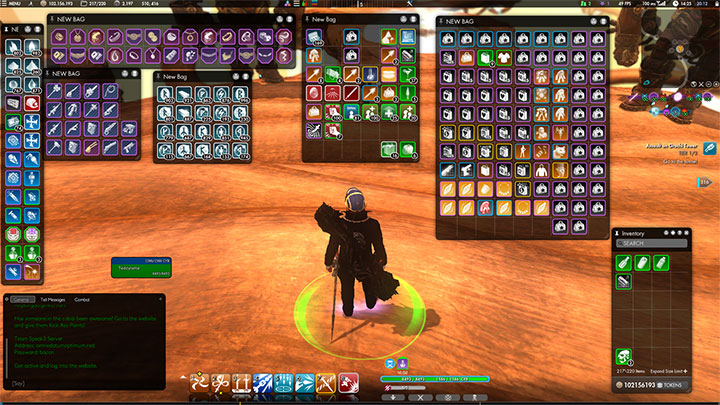The height and width of the screenshot is (405, 720).
Task: Activate the first orange hotbar ability
Action: tap(198, 382)
